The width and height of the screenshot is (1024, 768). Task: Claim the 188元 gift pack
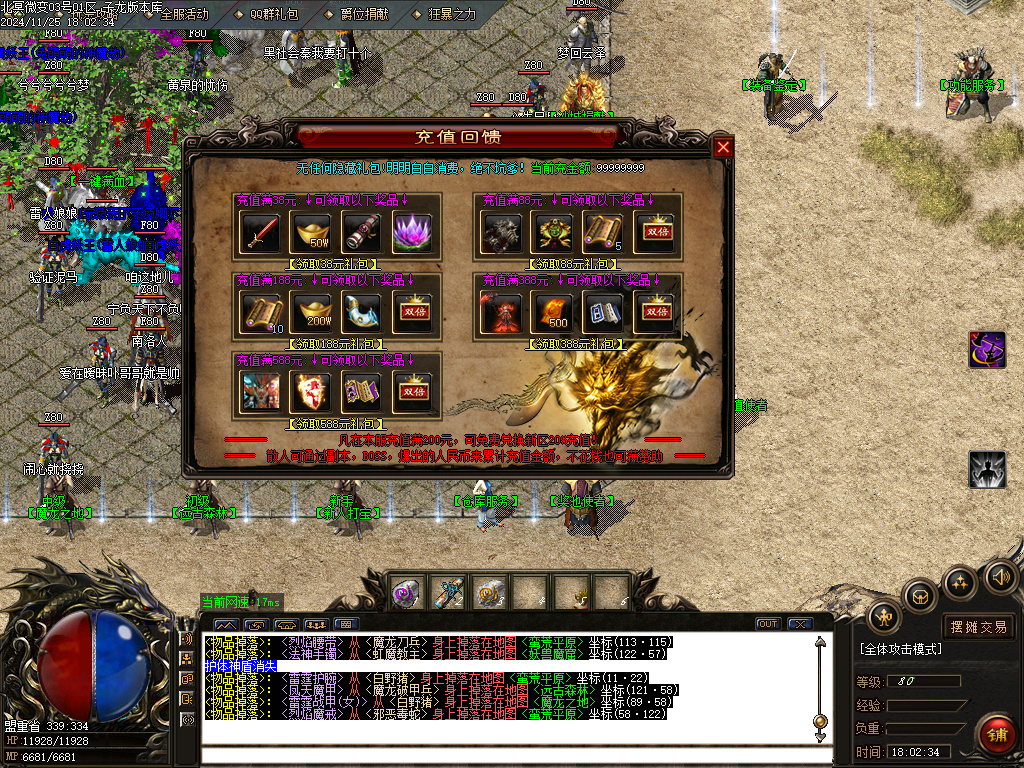coord(334,344)
